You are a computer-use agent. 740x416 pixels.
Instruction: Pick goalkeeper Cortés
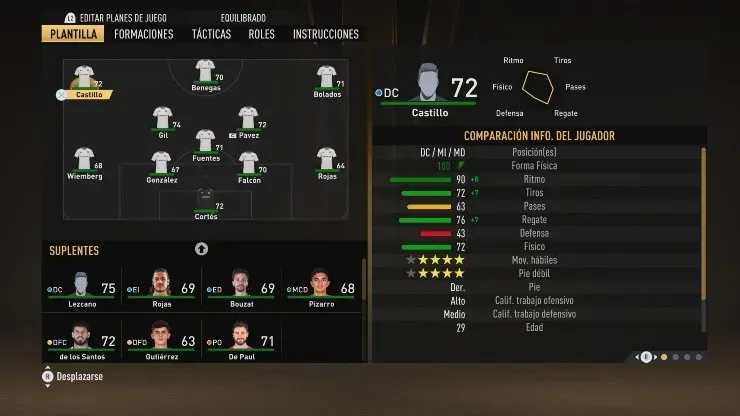(205, 201)
